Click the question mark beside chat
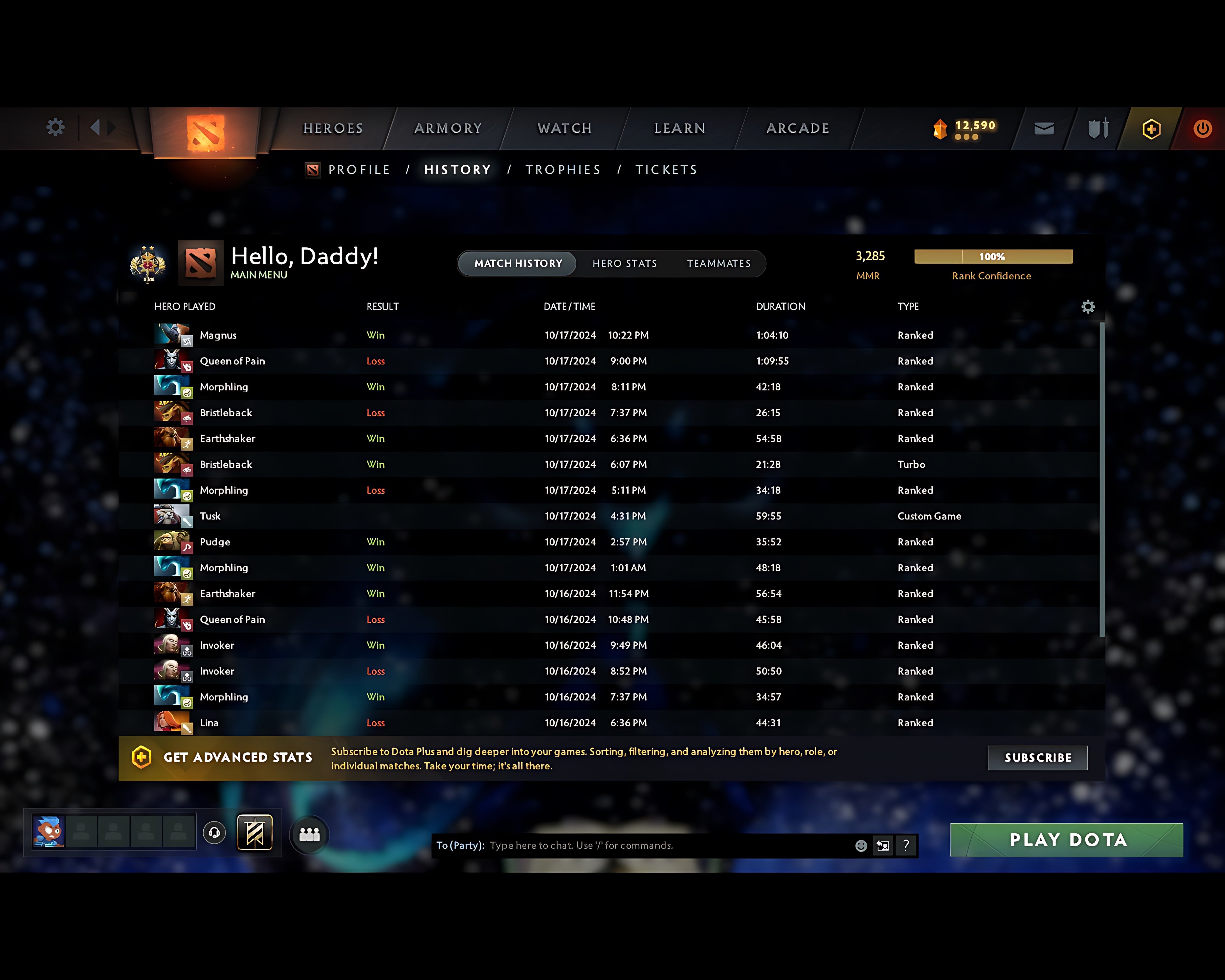 click(907, 845)
